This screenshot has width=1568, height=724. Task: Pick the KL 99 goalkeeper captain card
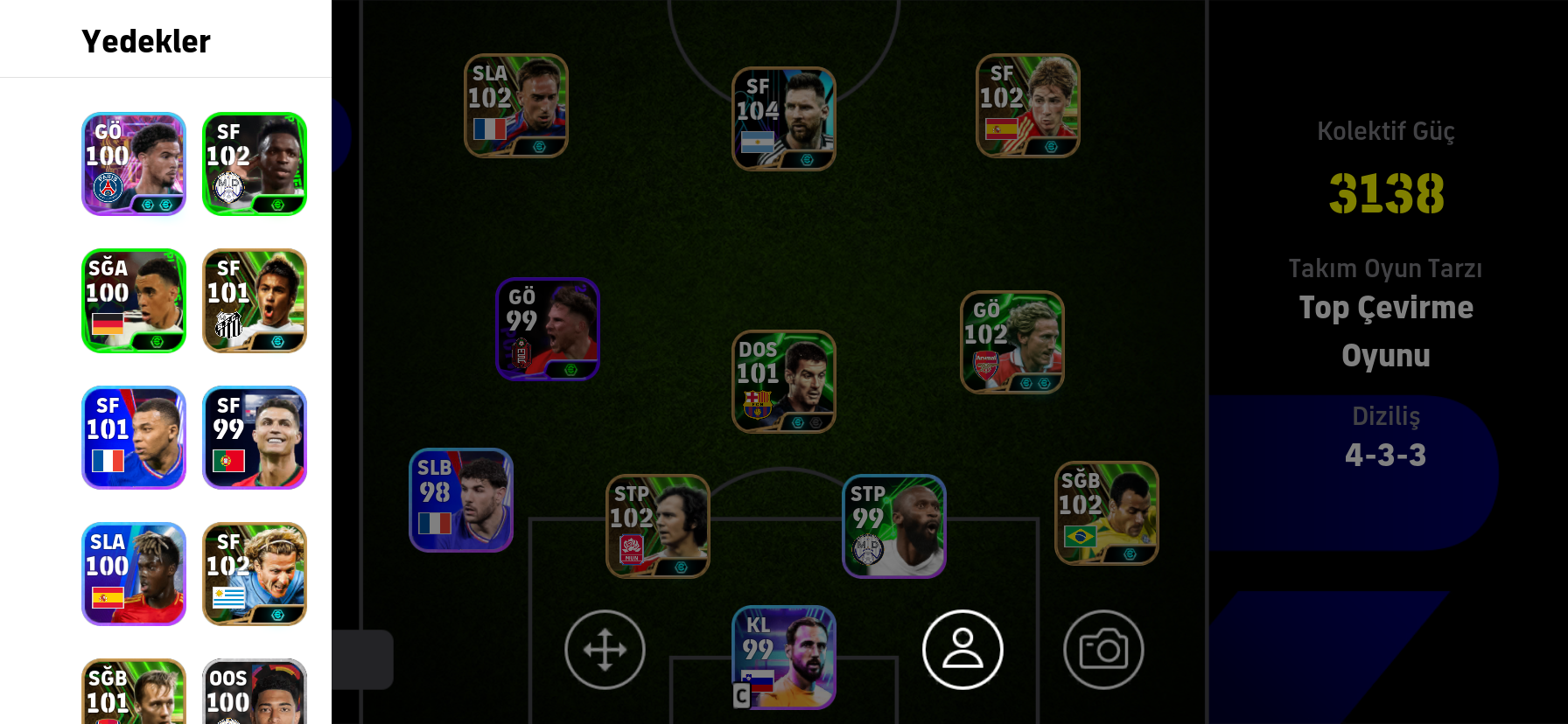[784, 658]
